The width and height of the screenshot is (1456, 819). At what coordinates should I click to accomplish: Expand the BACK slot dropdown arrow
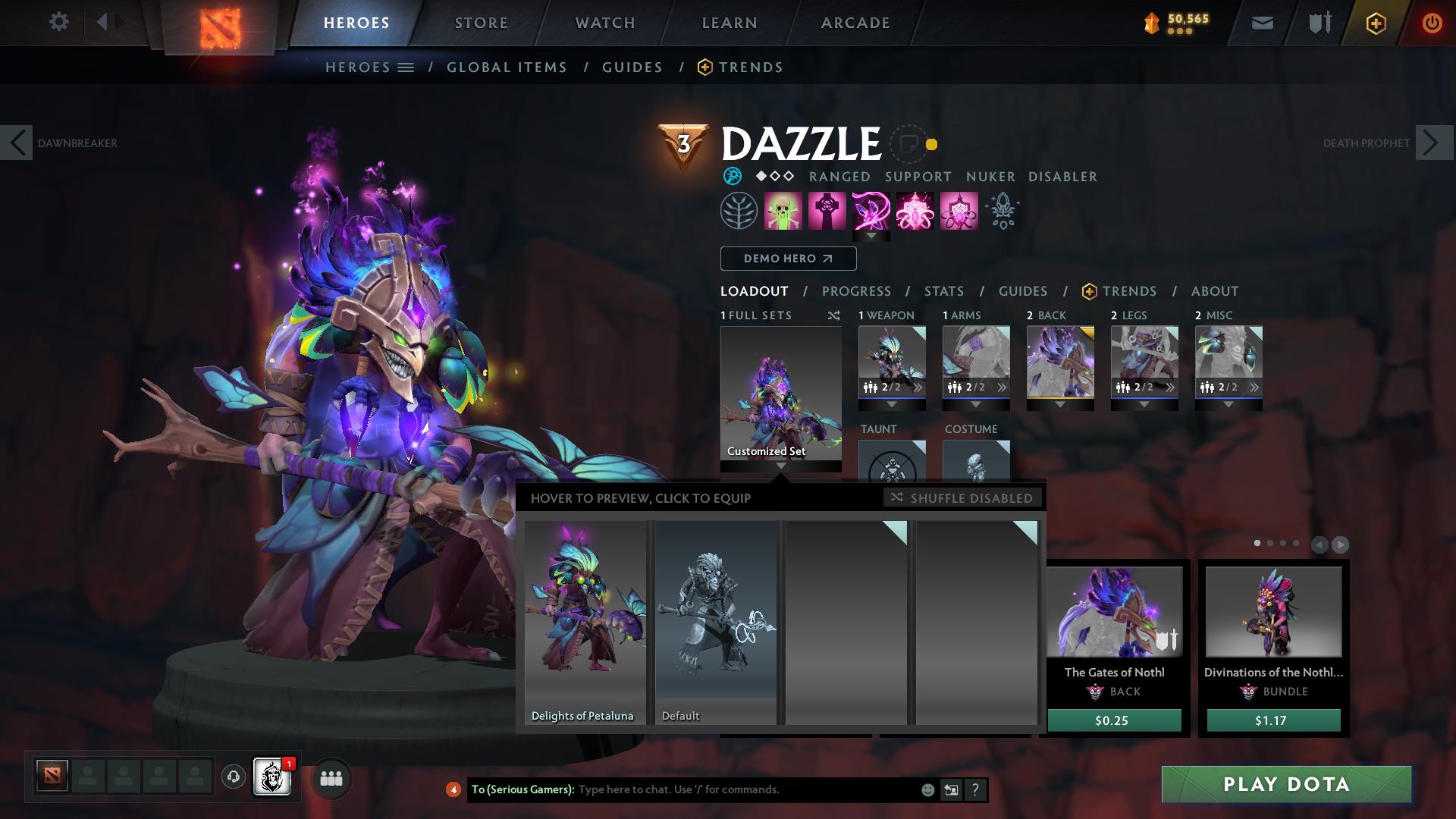[1060, 403]
